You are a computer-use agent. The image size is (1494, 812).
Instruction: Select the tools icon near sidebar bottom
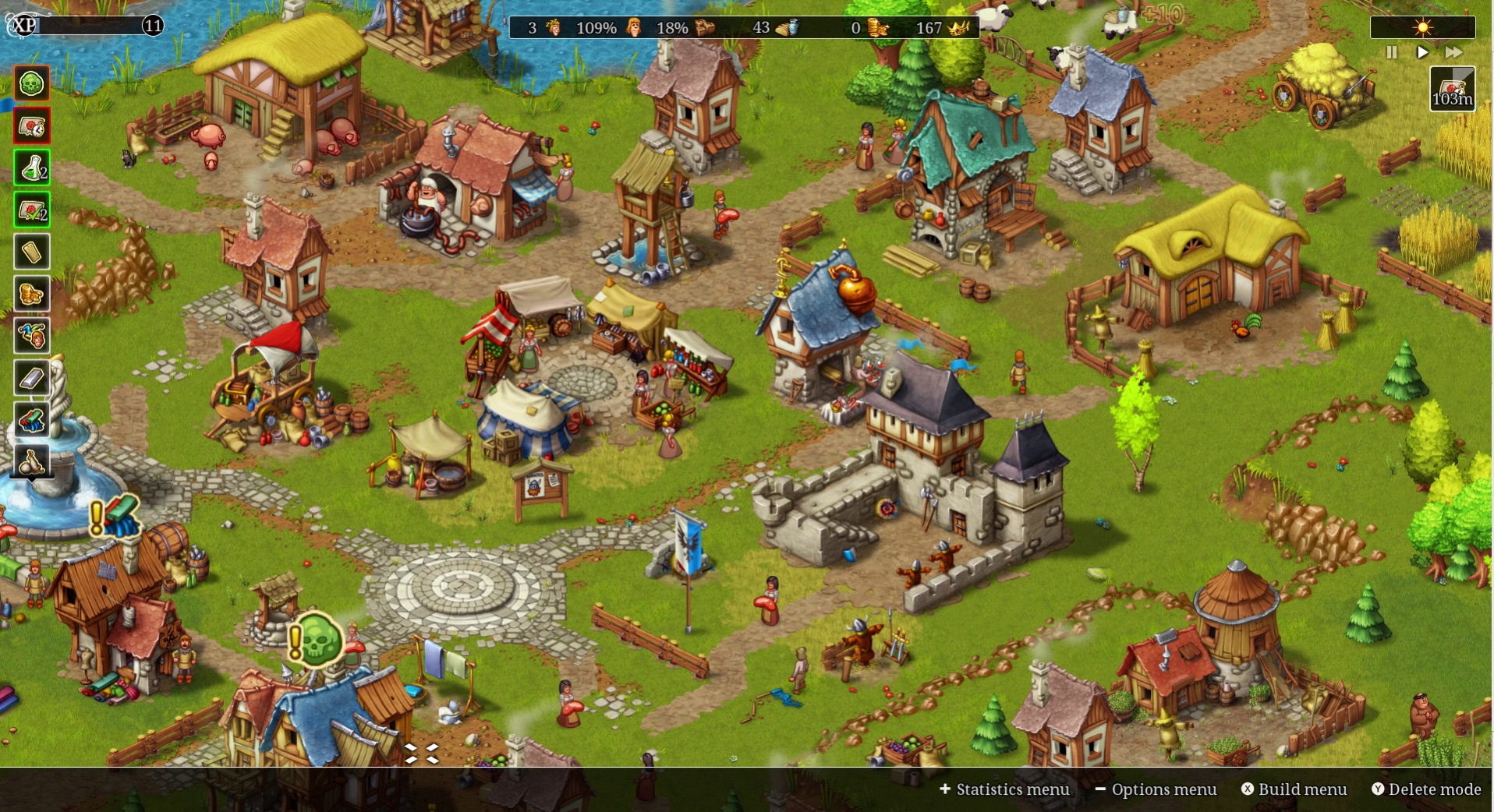click(x=31, y=420)
